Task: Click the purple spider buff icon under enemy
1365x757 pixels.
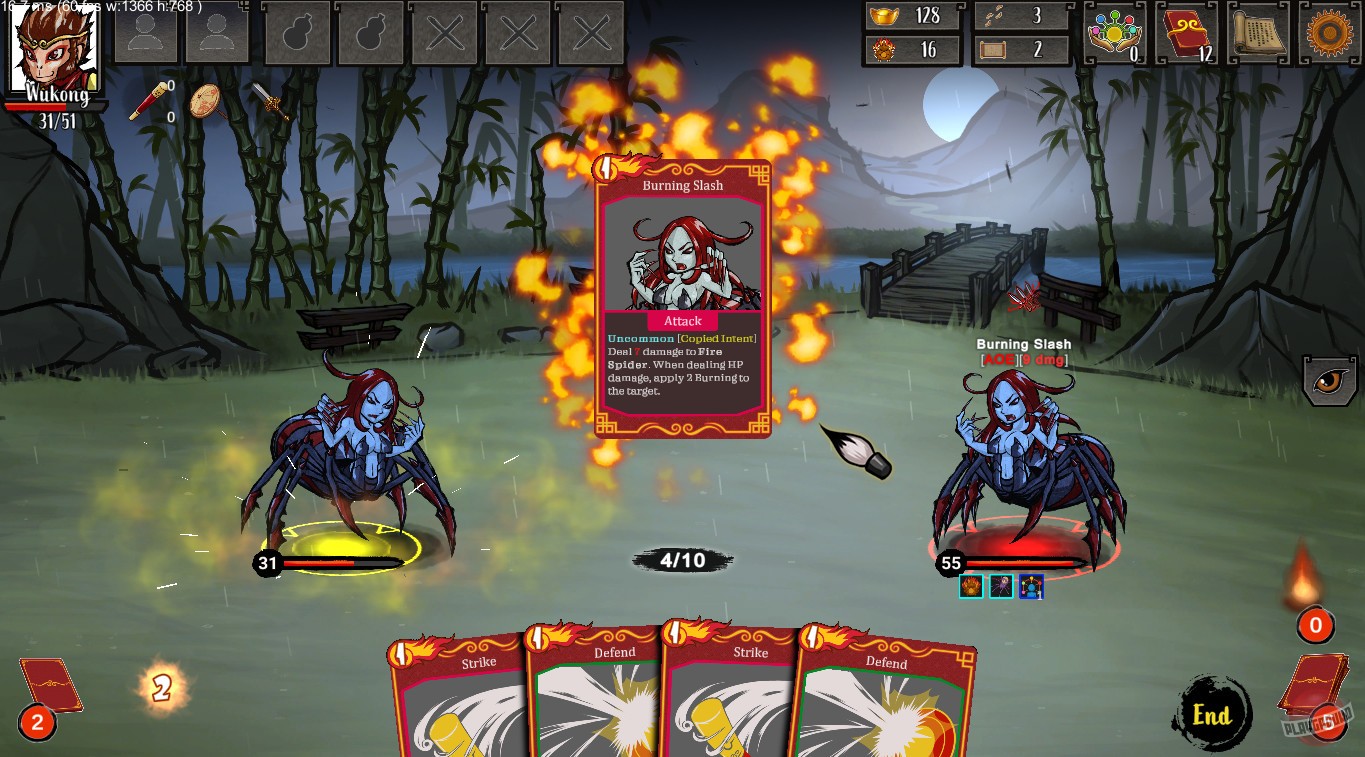Action: coord(999,586)
